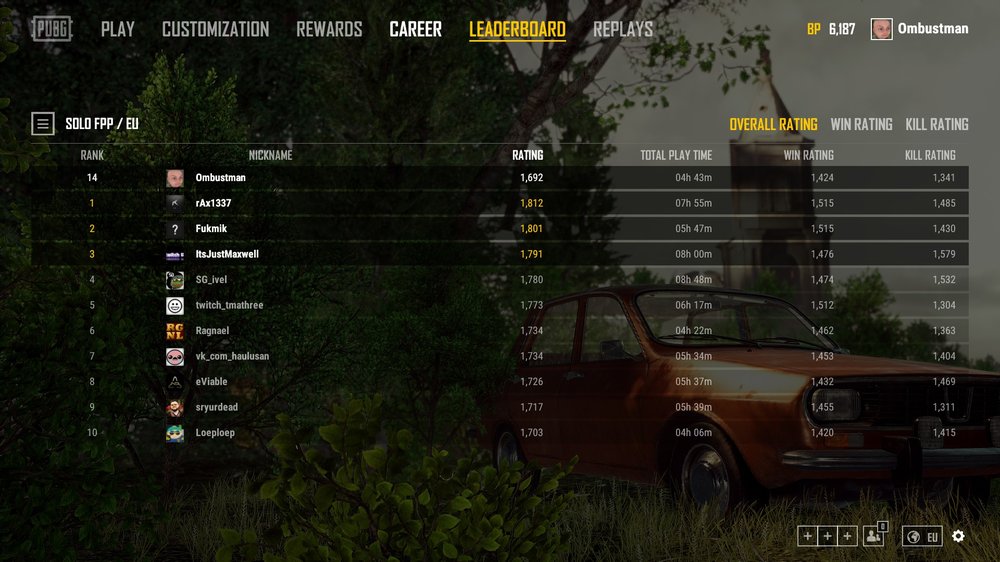
Task: Open the friends list icon
Action: 875,536
